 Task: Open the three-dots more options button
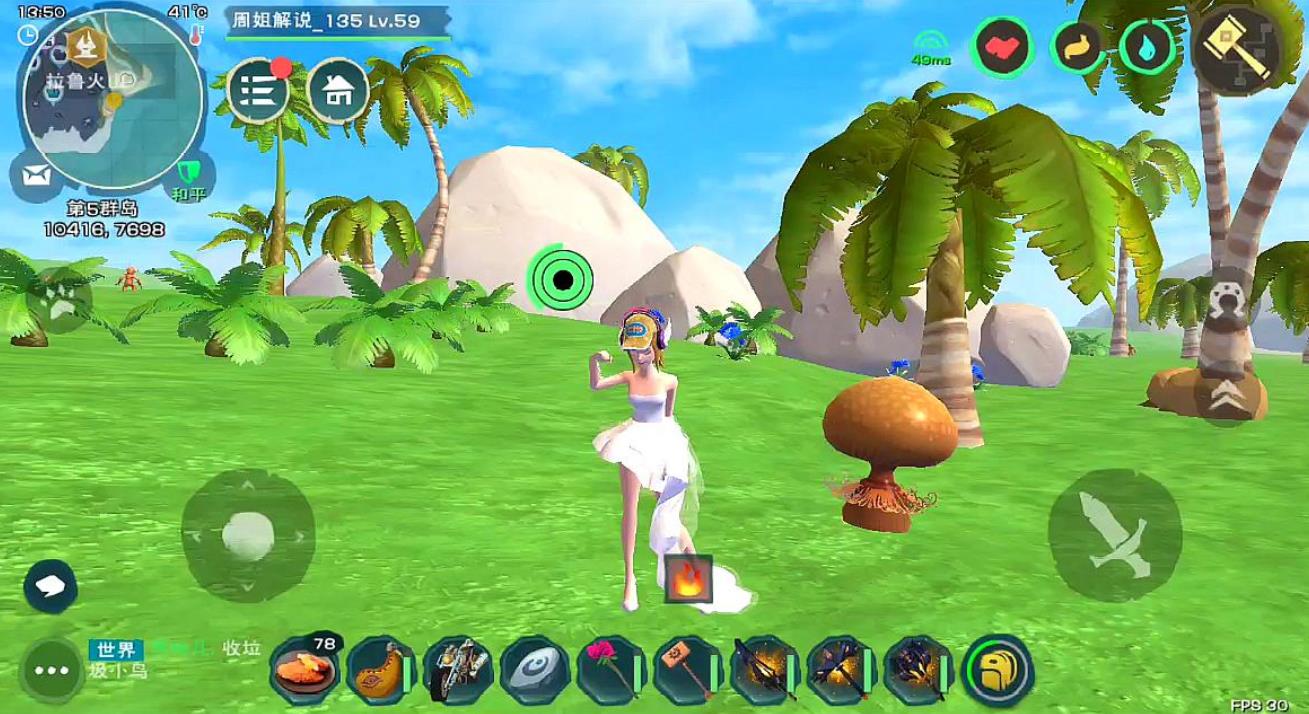pyautogui.click(x=51, y=669)
